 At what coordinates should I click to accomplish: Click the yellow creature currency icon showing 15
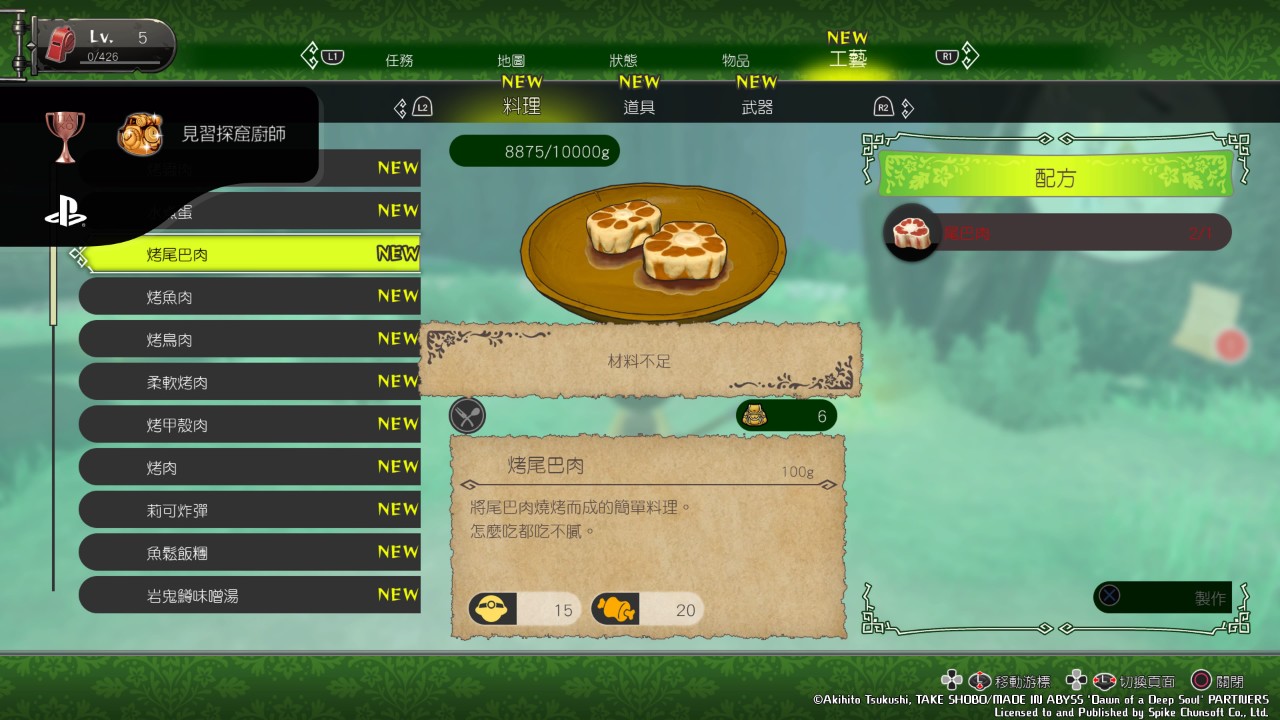tap(489, 608)
